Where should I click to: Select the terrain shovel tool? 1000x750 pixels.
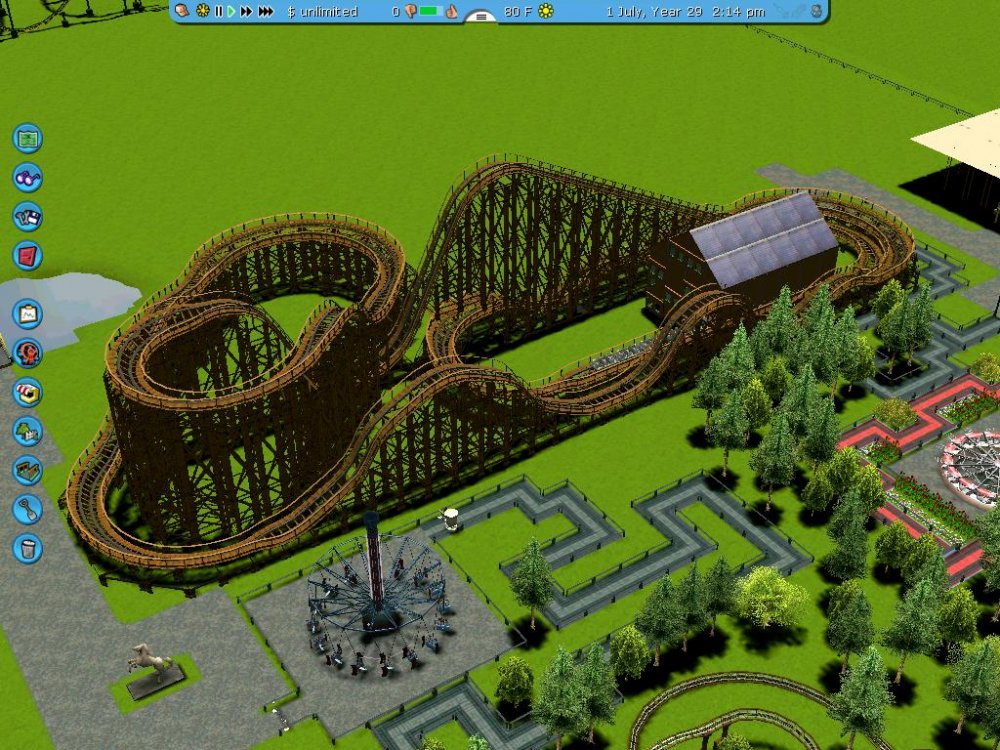coord(27,509)
